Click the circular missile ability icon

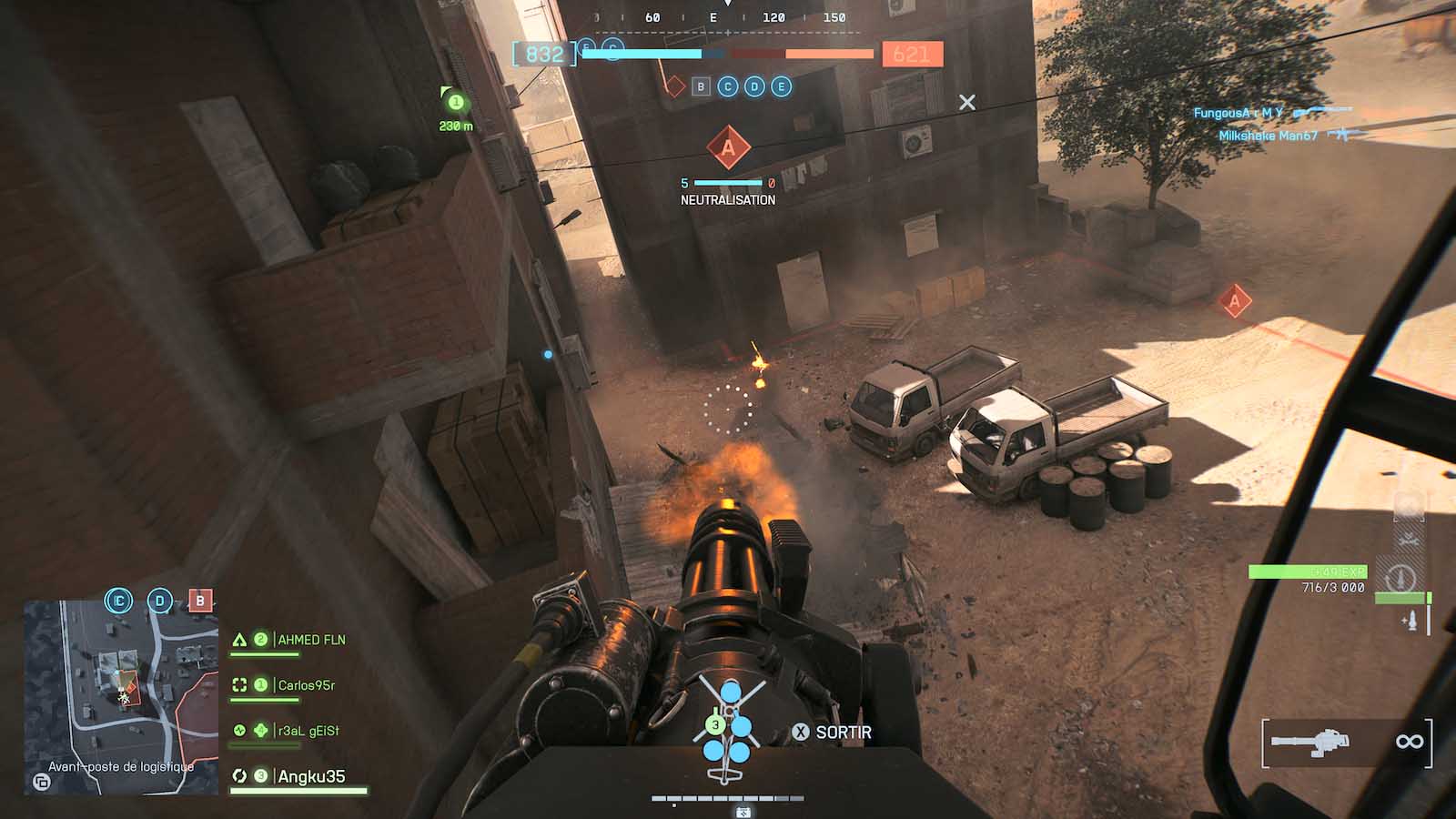(x=1400, y=578)
